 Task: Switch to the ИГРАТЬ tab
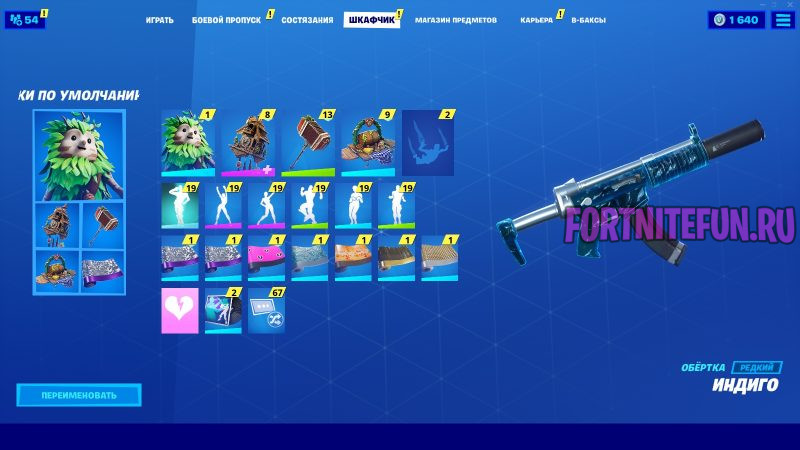pos(159,20)
